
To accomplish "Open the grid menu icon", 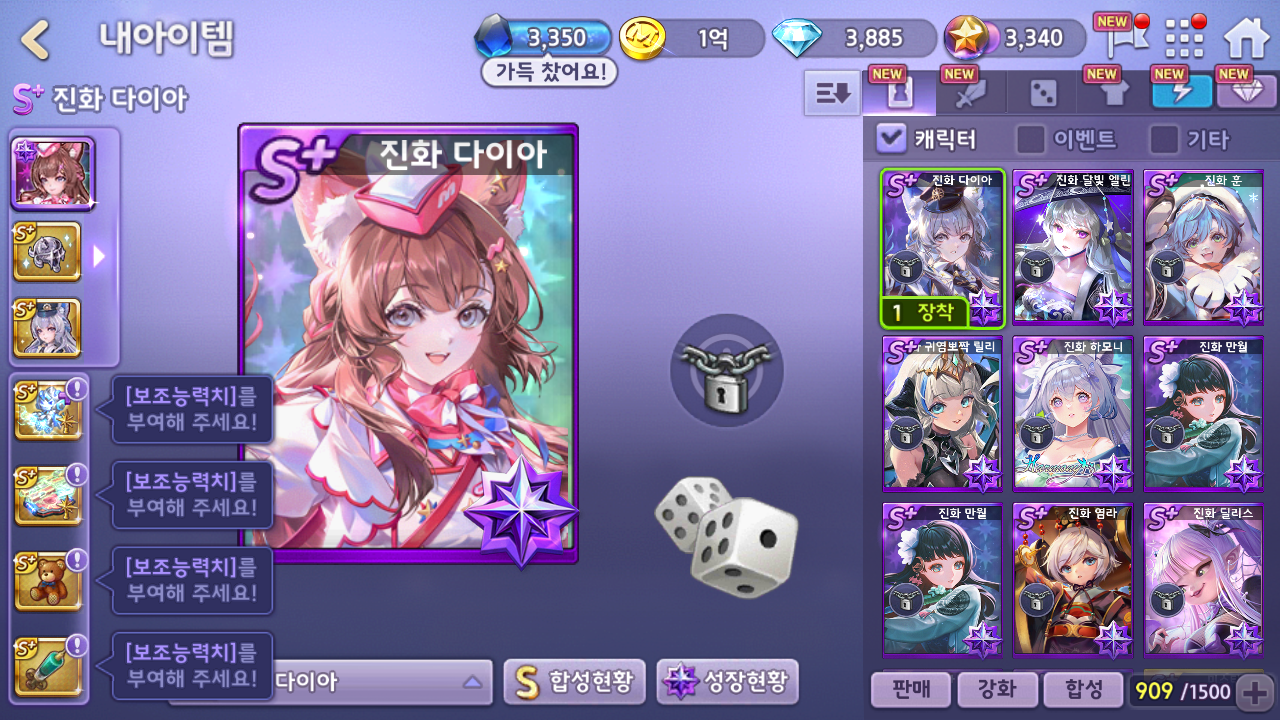I will point(1185,39).
